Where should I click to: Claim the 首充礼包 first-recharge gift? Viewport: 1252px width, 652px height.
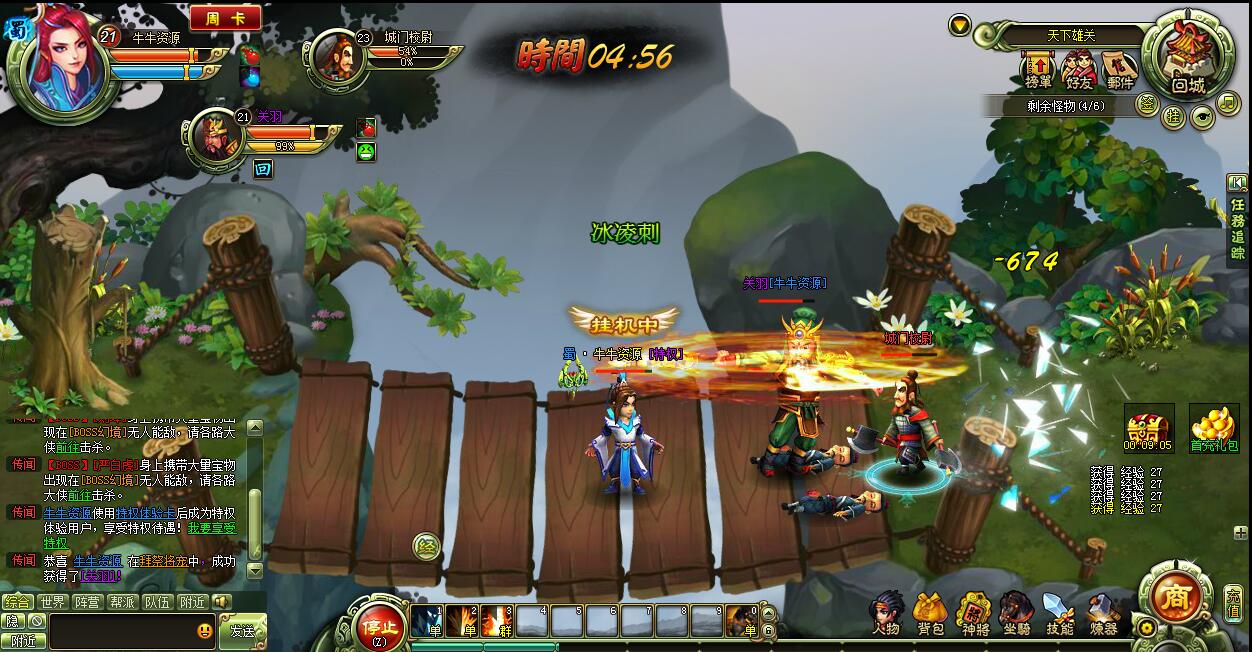coord(1214,428)
